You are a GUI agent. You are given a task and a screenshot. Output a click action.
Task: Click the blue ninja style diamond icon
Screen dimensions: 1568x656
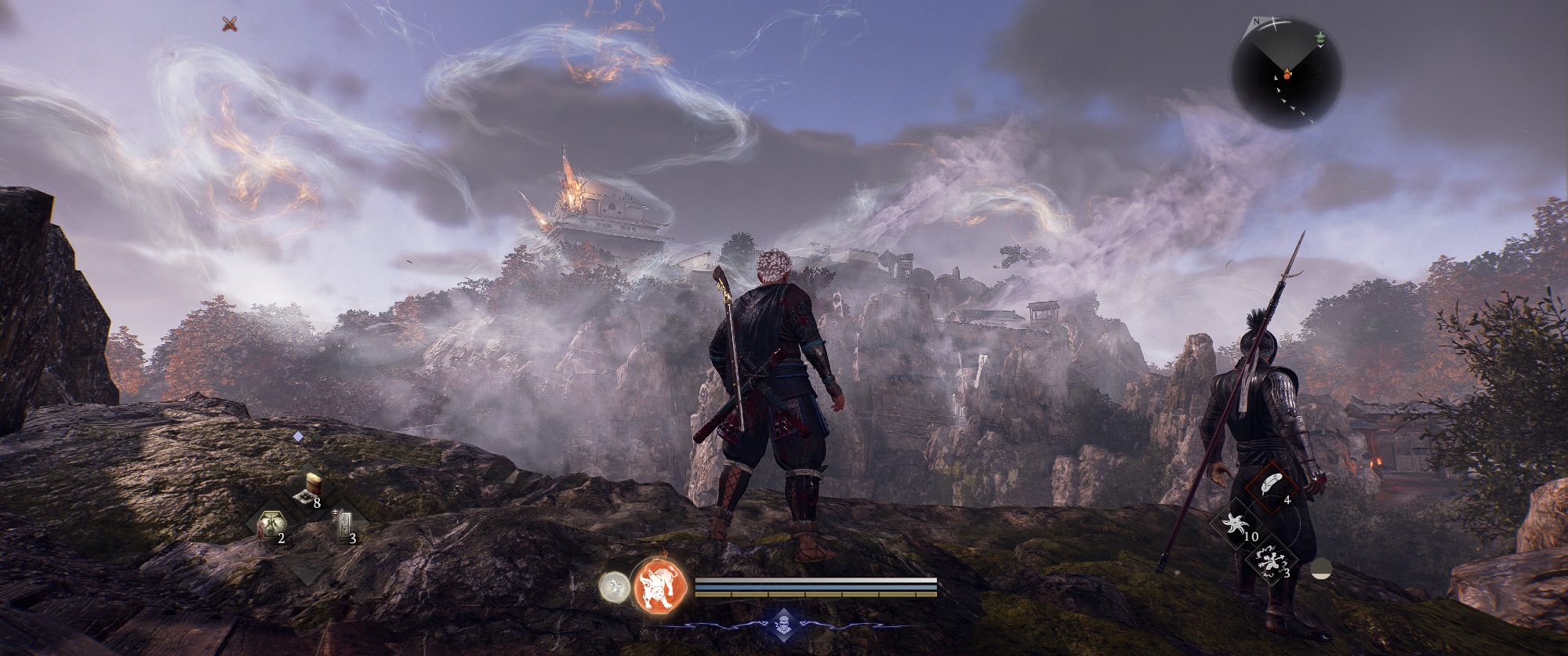[x=782, y=625]
